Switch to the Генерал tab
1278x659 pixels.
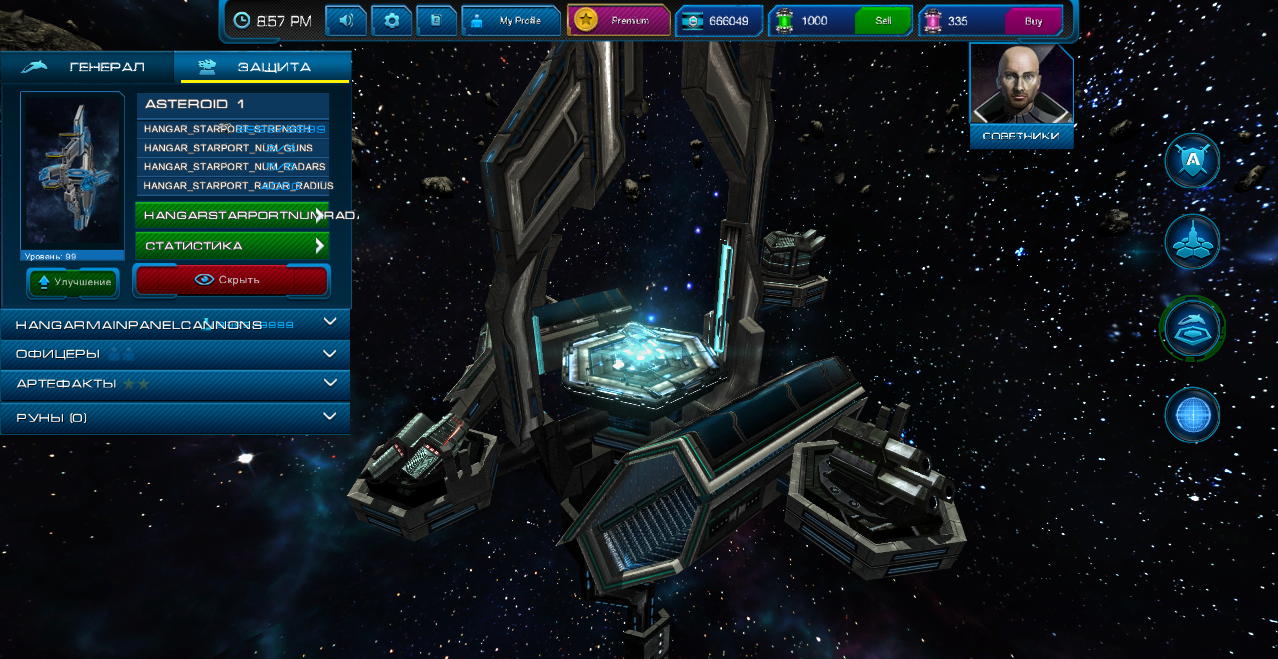coord(87,67)
